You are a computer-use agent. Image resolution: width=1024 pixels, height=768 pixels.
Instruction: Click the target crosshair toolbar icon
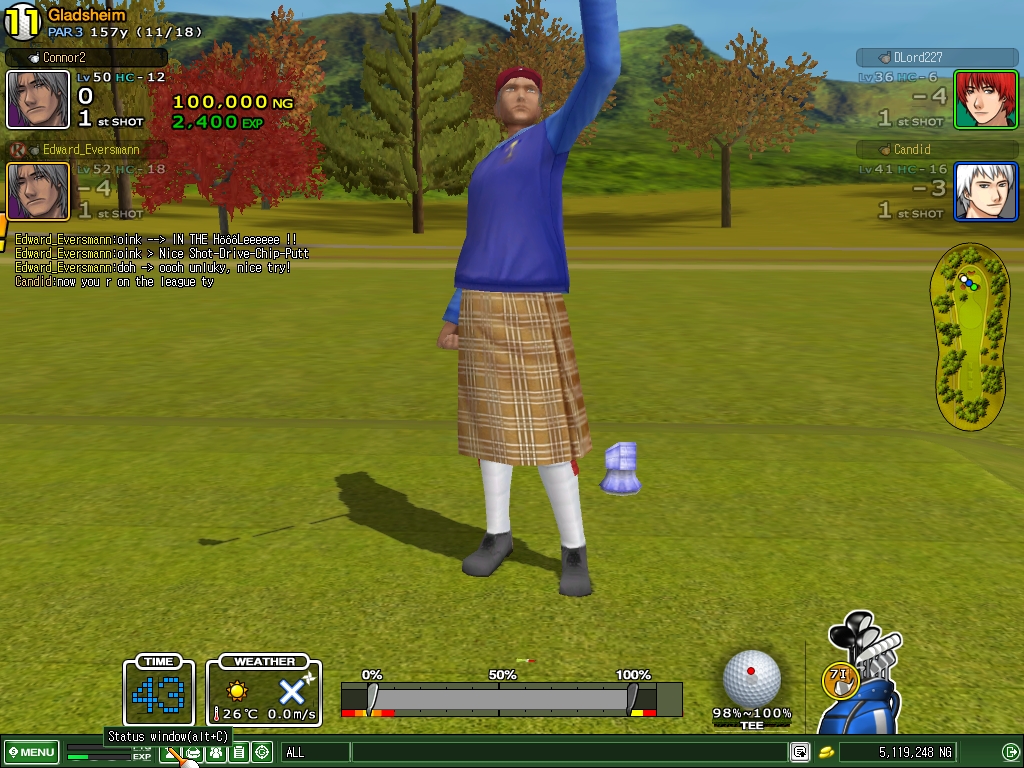(262, 752)
